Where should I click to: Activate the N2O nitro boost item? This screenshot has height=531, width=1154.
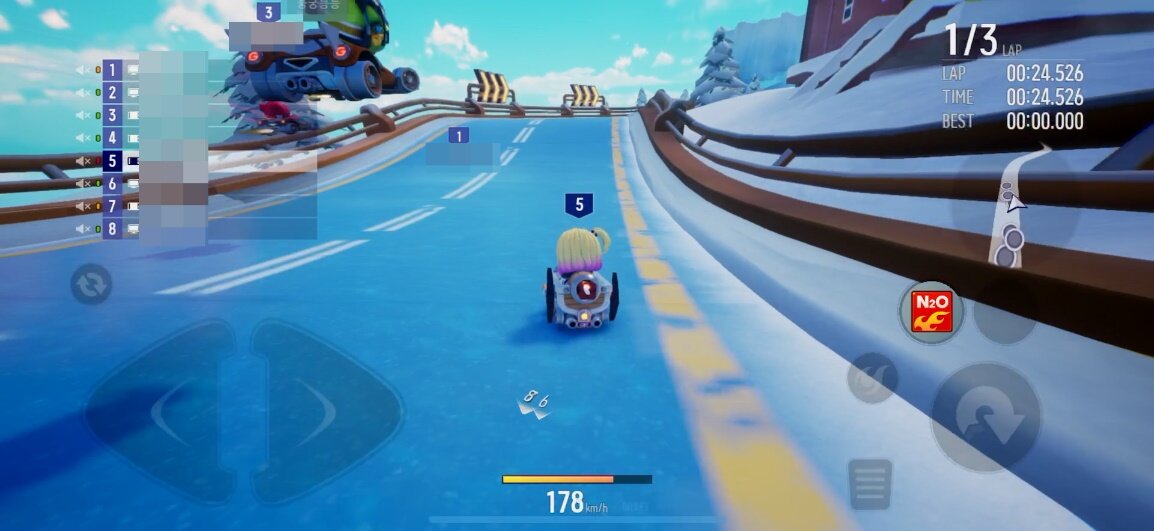coord(931,311)
